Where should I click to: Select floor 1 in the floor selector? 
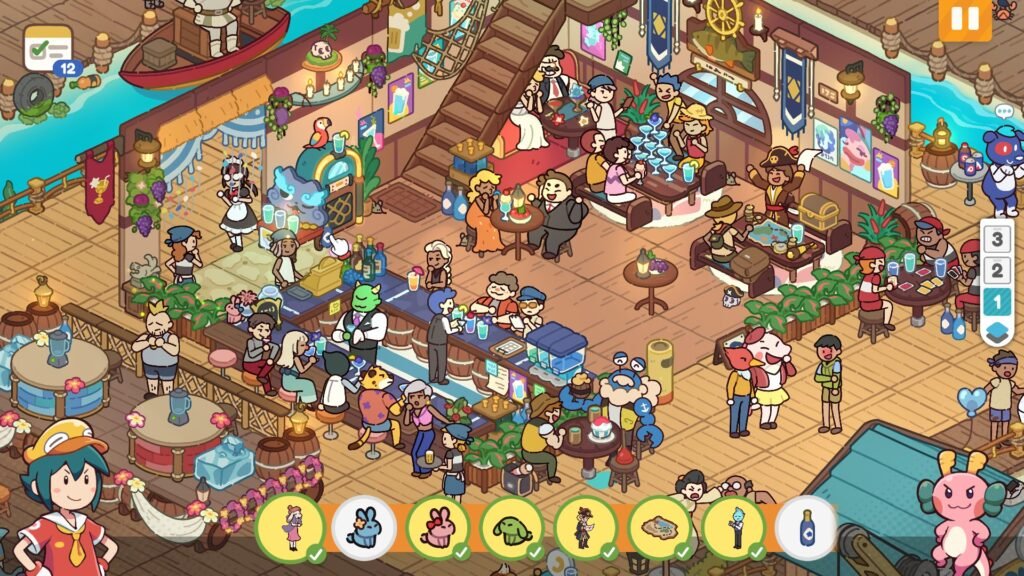coord(996,301)
